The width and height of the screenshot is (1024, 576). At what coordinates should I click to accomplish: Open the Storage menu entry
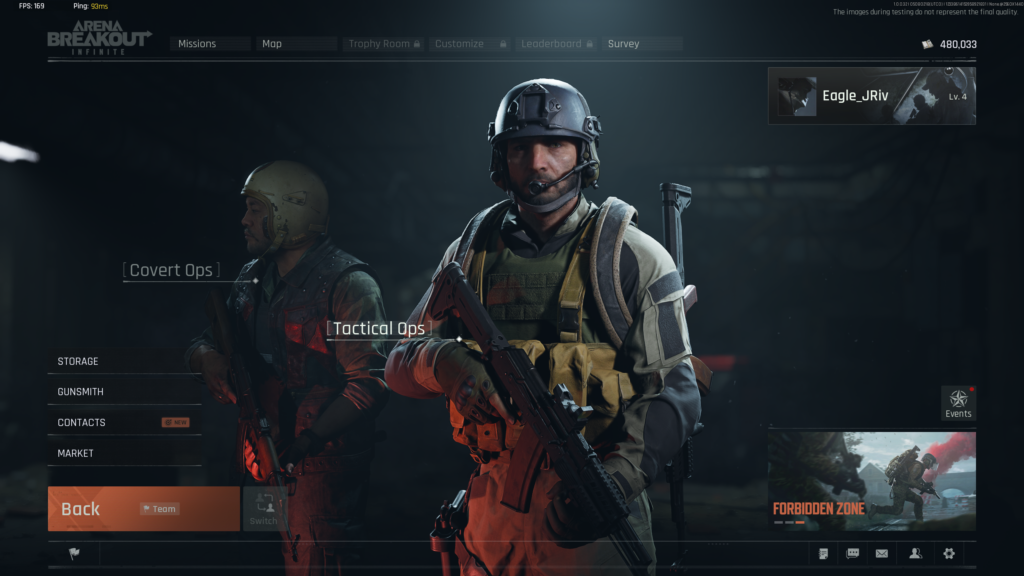click(124, 361)
